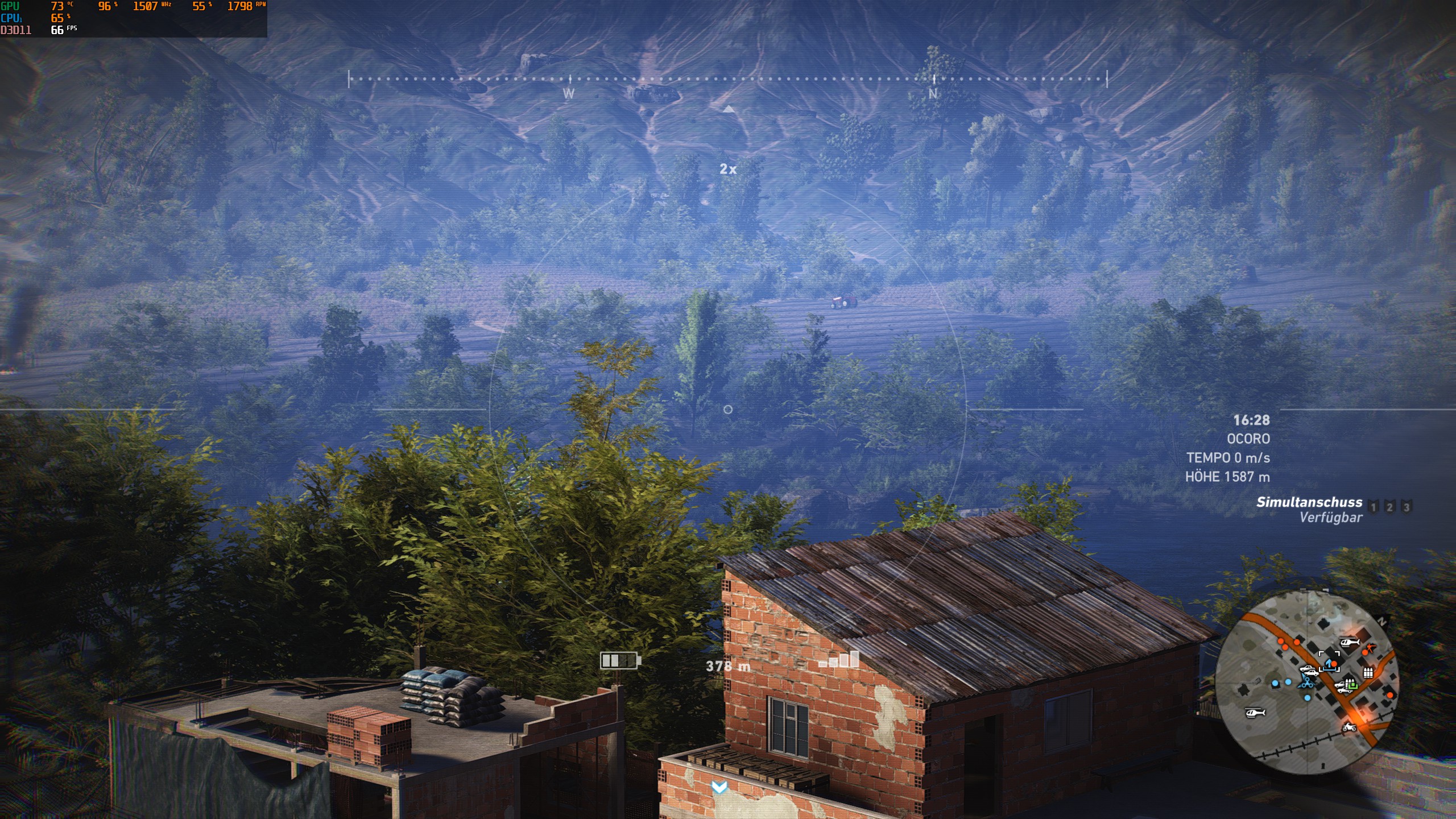Image resolution: width=1456 pixels, height=819 pixels.
Task: Open the 2x zoom level indicator
Action: click(727, 168)
